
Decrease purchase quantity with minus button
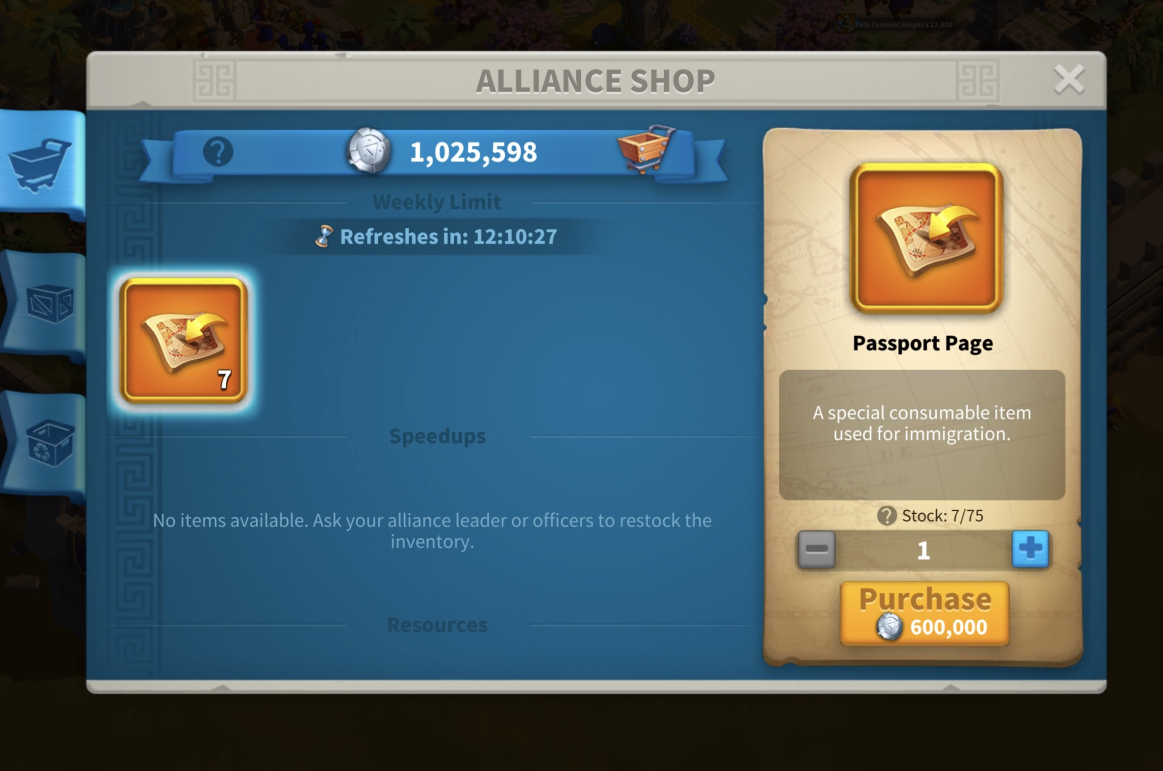(816, 549)
